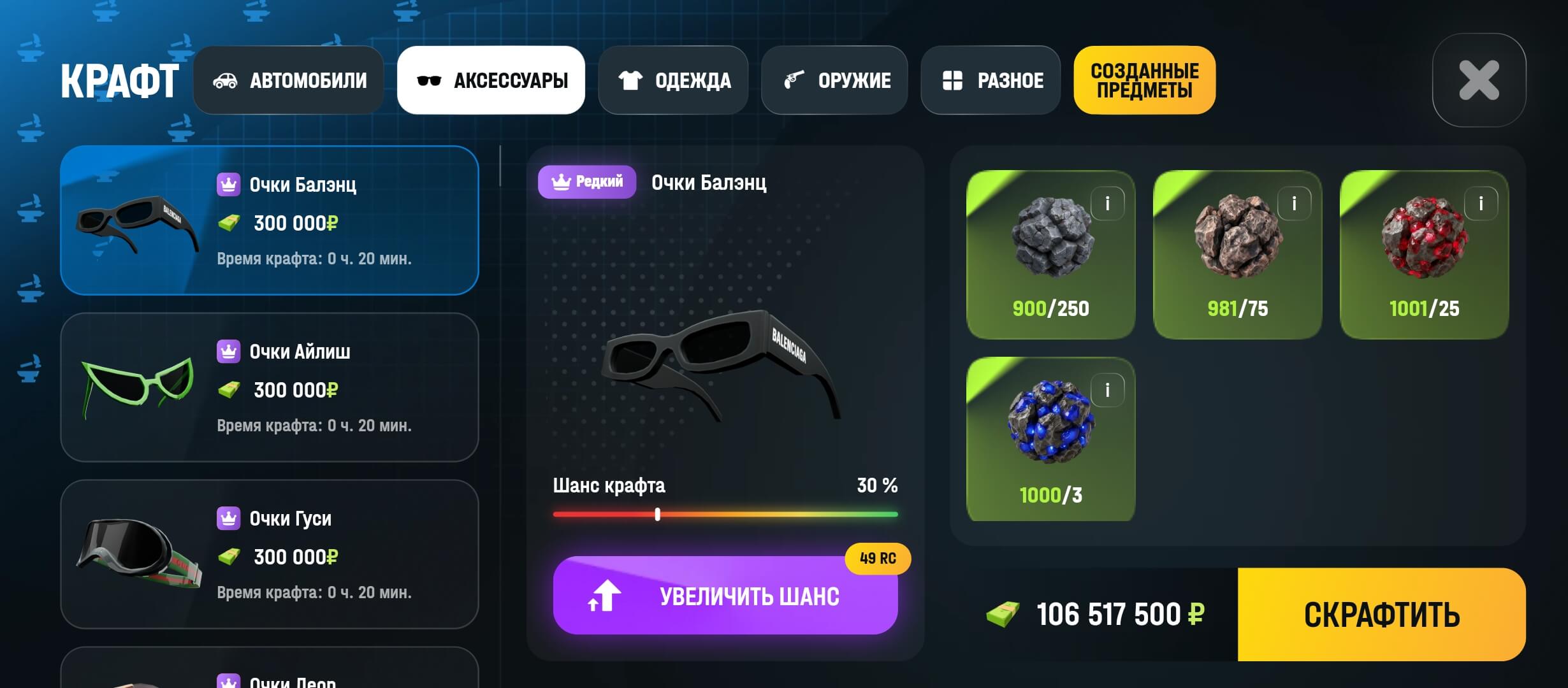Image resolution: width=1568 pixels, height=688 pixels.
Task: Select Очки Балэнц recipe in list
Action: 270,220
